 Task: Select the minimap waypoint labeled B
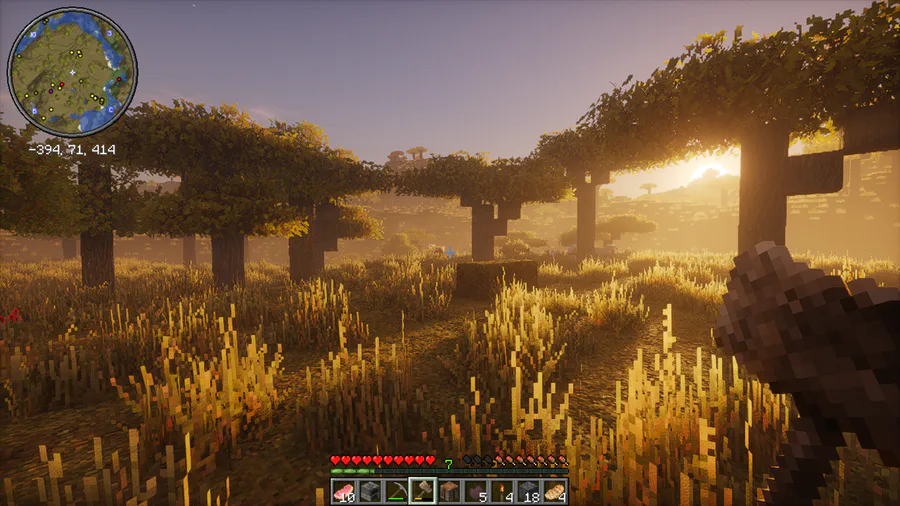pos(34,110)
